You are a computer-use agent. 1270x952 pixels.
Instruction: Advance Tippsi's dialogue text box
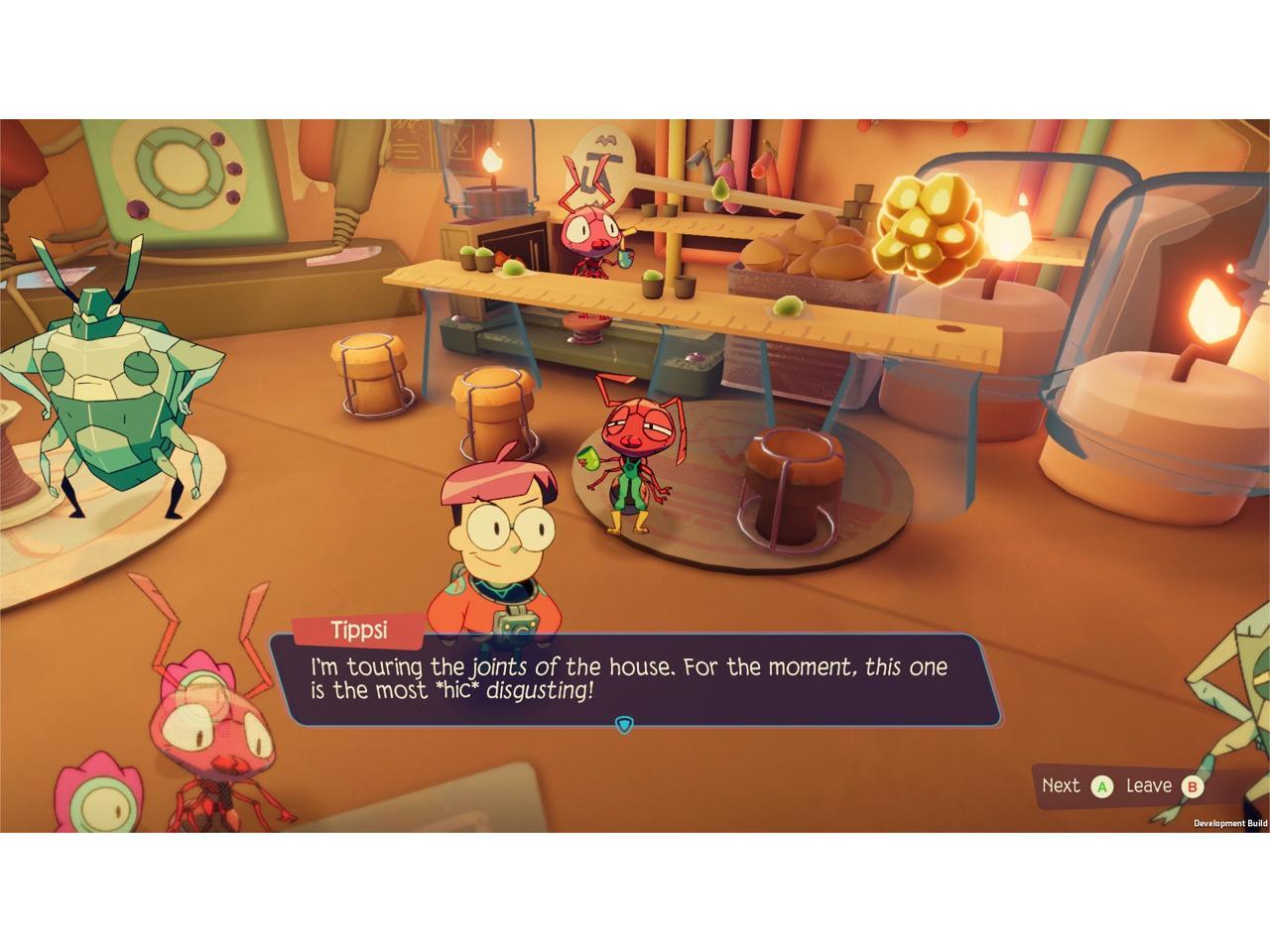[x=1101, y=786]
